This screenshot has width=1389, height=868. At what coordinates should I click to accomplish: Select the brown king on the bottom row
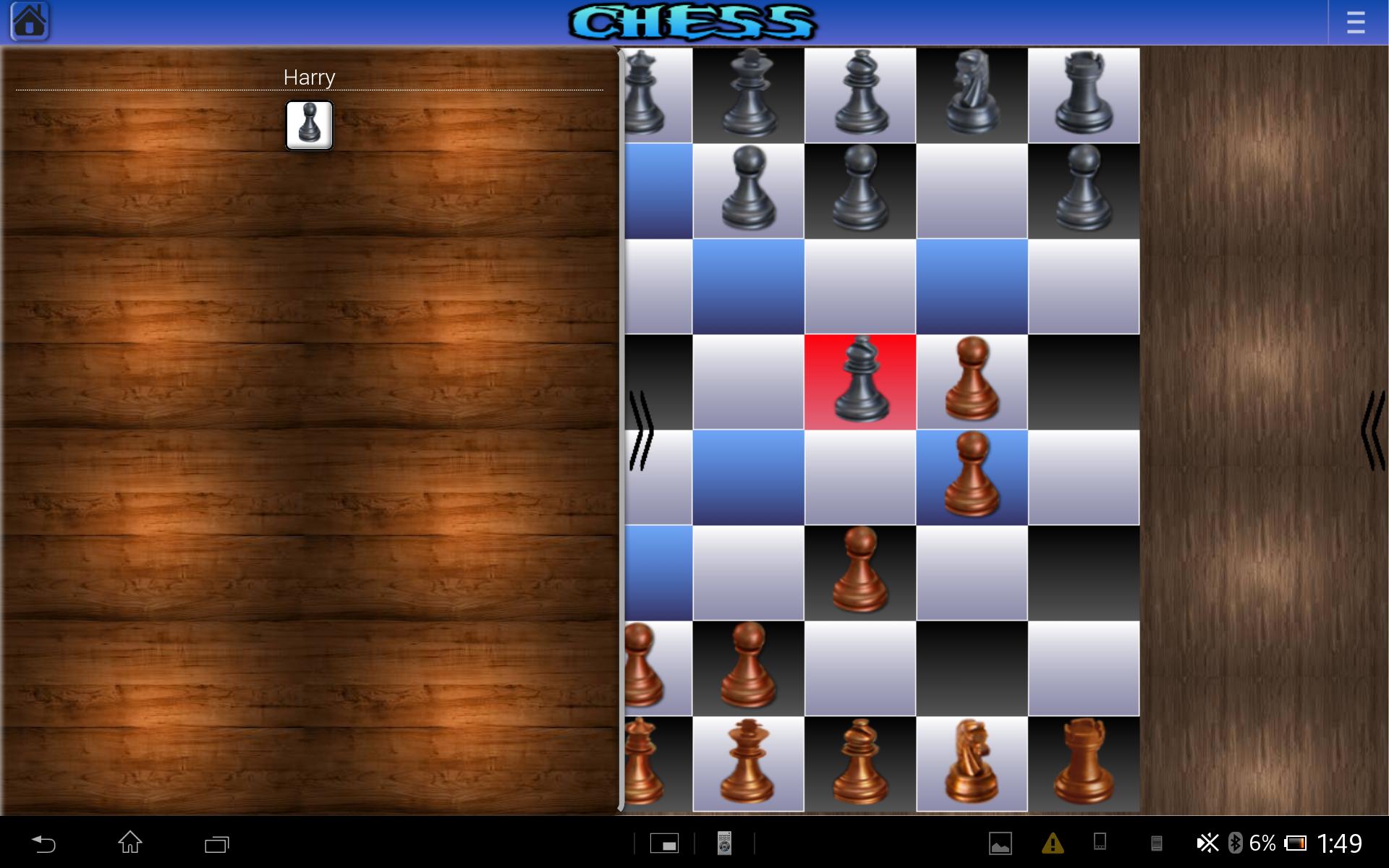pos(749,763)
